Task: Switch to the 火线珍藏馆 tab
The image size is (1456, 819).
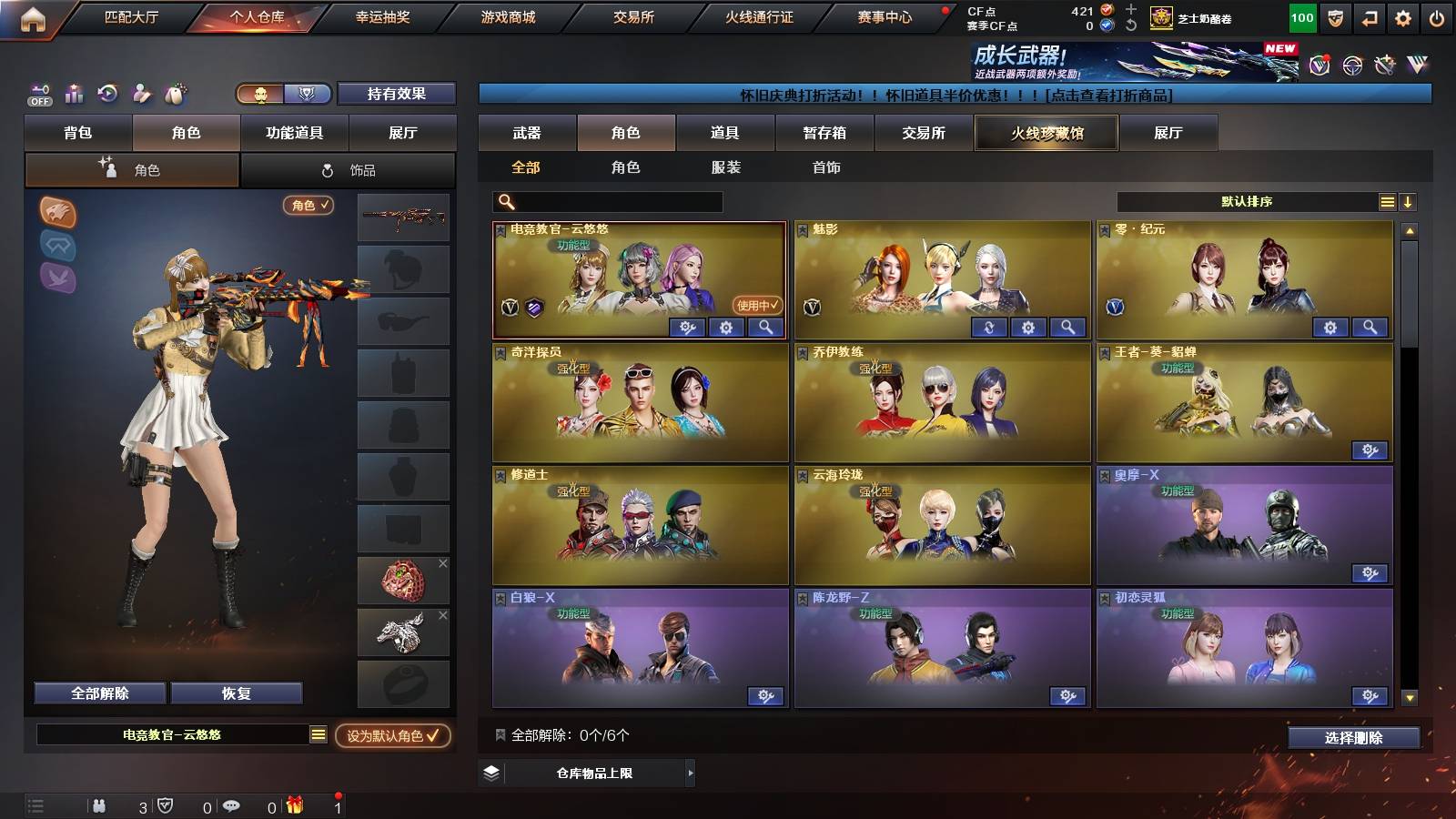Action: point(1046,133)
